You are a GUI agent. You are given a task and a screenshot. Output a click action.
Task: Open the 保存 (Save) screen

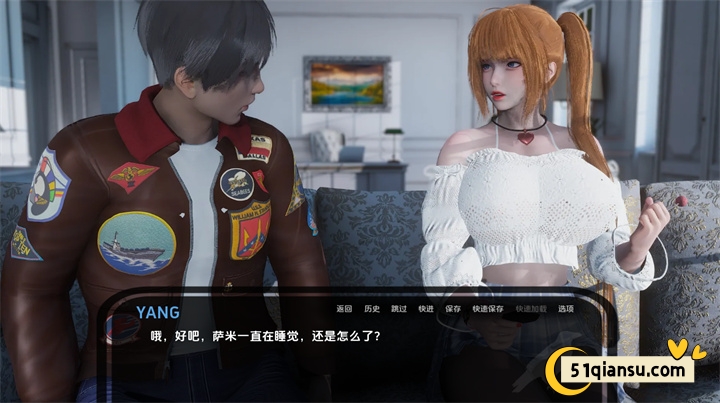453,308
